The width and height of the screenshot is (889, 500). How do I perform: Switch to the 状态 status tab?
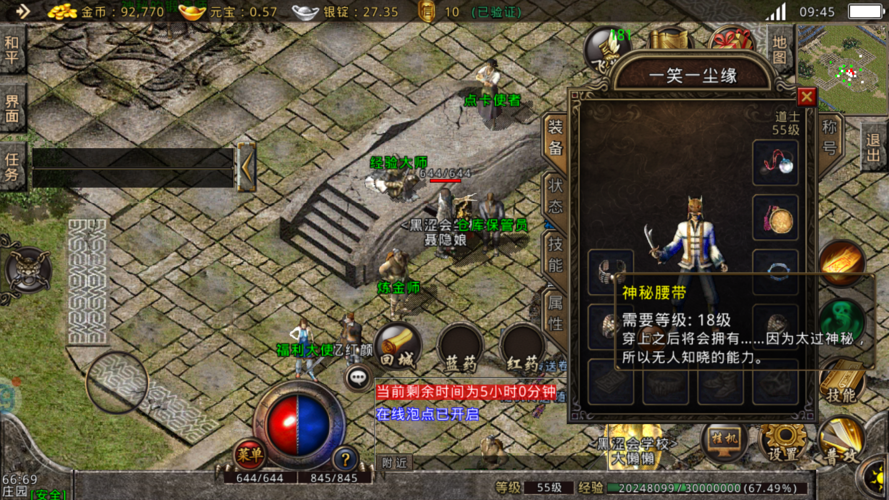pos(555,197)
